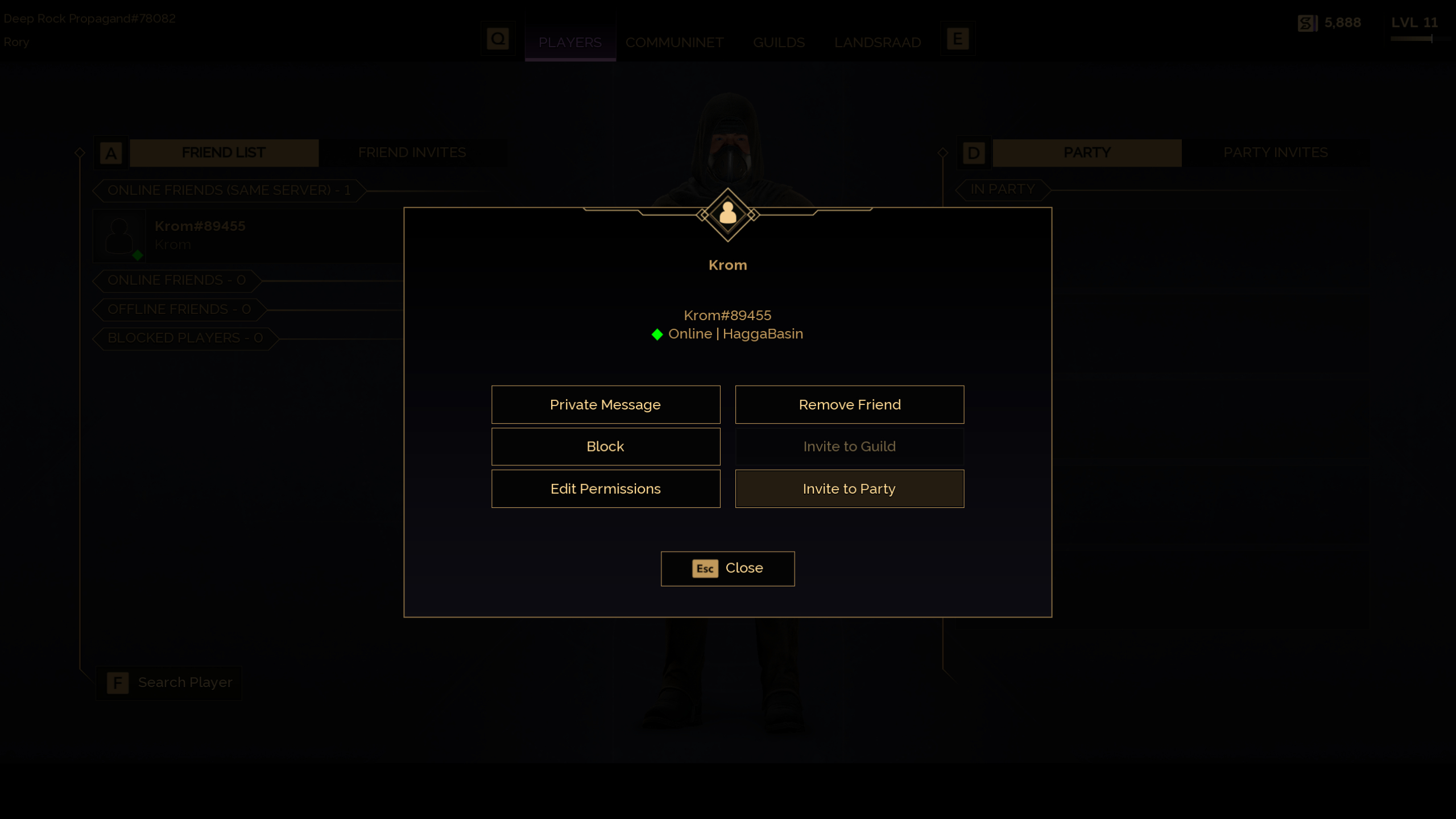Switch to the Friend Invites tab
The height and width of the screenshot is (819, 1456).
(412, 152)
